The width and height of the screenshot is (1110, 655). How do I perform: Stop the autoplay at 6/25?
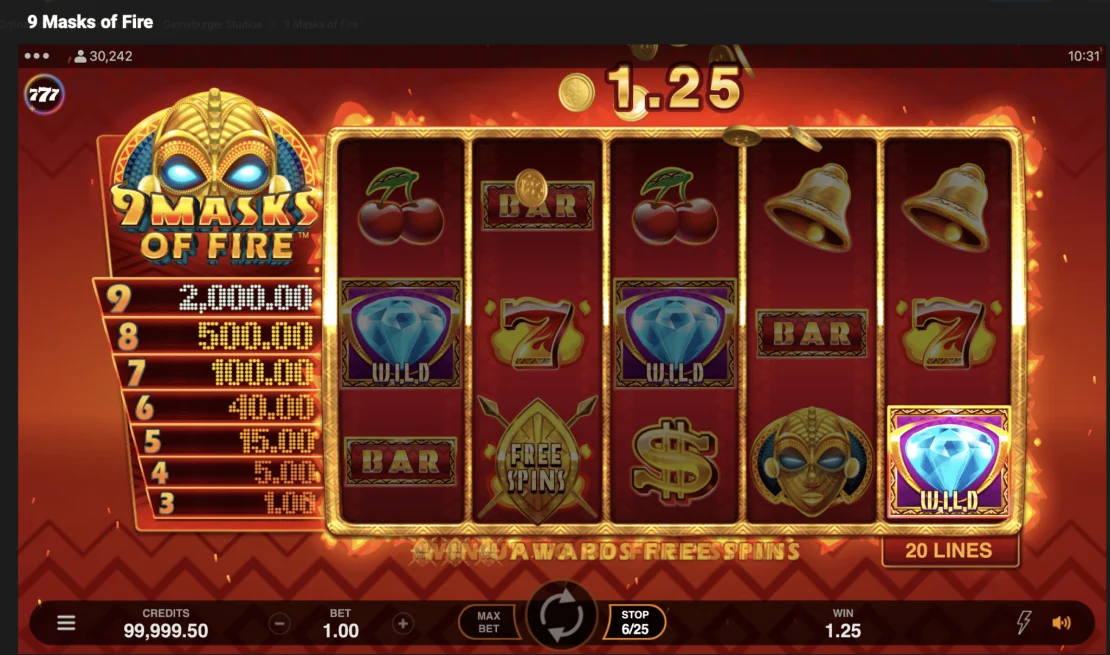coord(635,622)
